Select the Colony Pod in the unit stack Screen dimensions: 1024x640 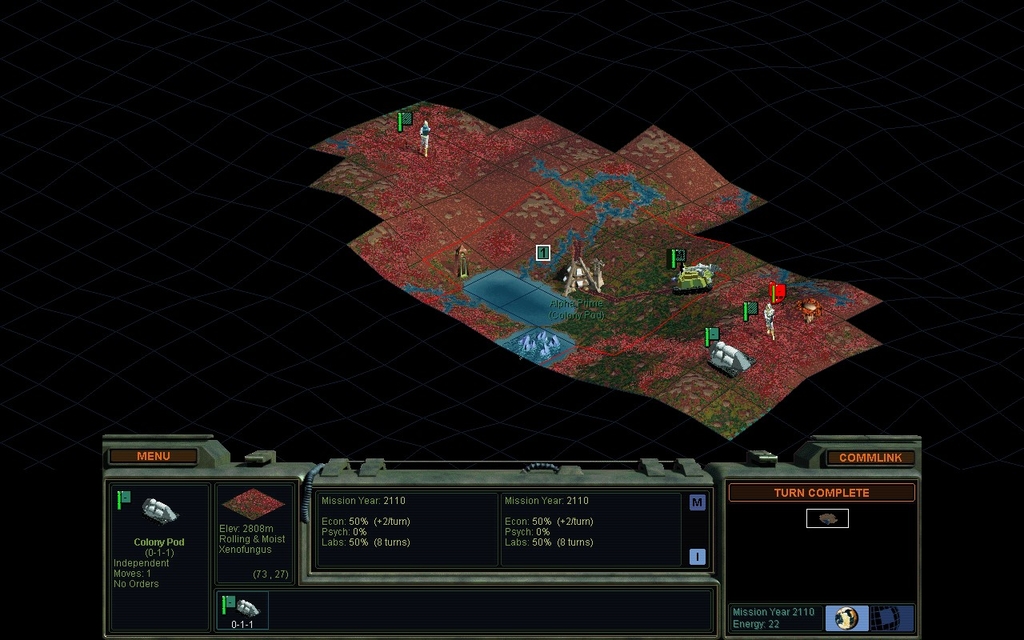click(242, 609)
